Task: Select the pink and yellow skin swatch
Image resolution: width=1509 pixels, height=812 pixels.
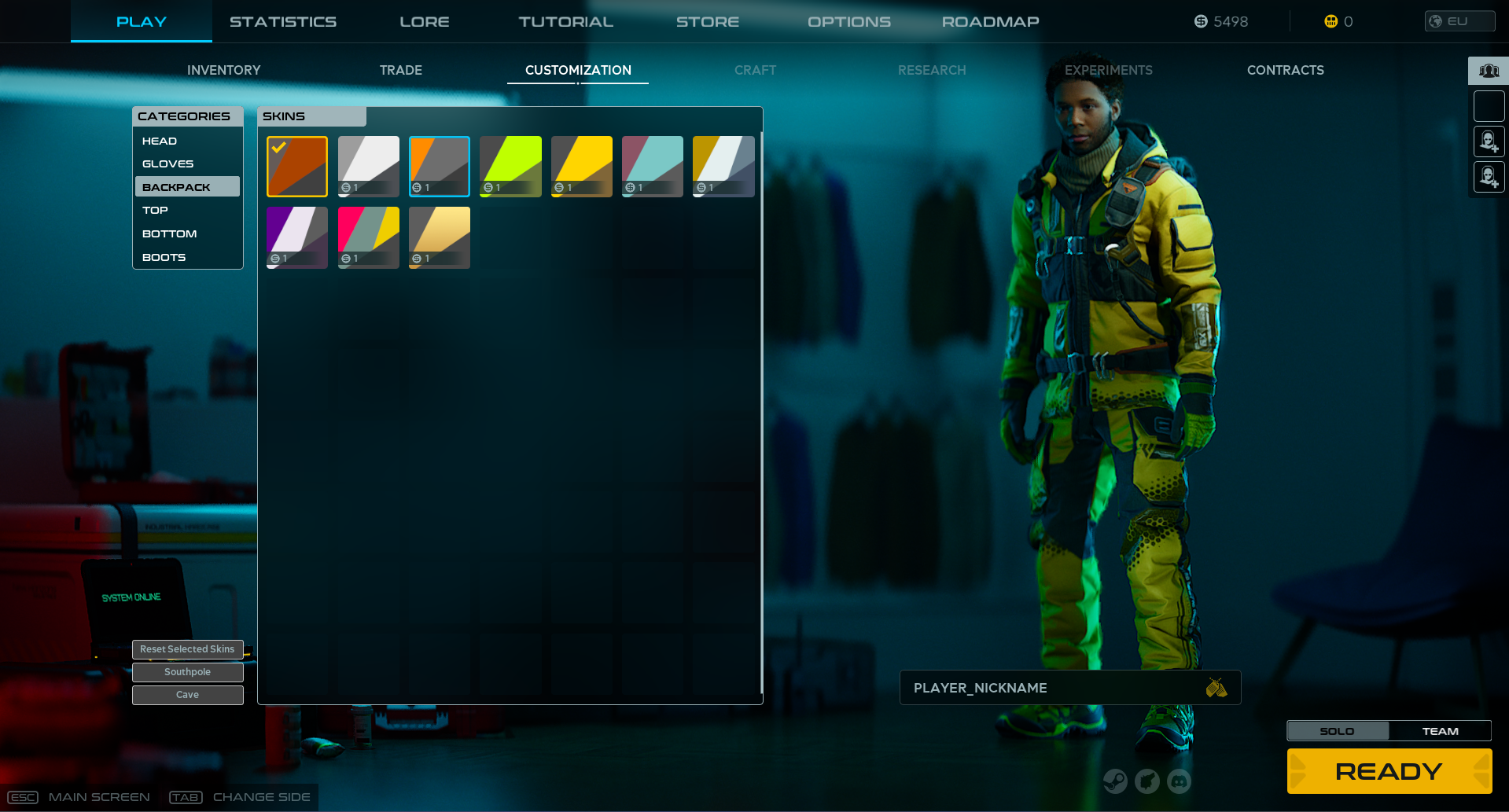Action: [x=368, y=237]
